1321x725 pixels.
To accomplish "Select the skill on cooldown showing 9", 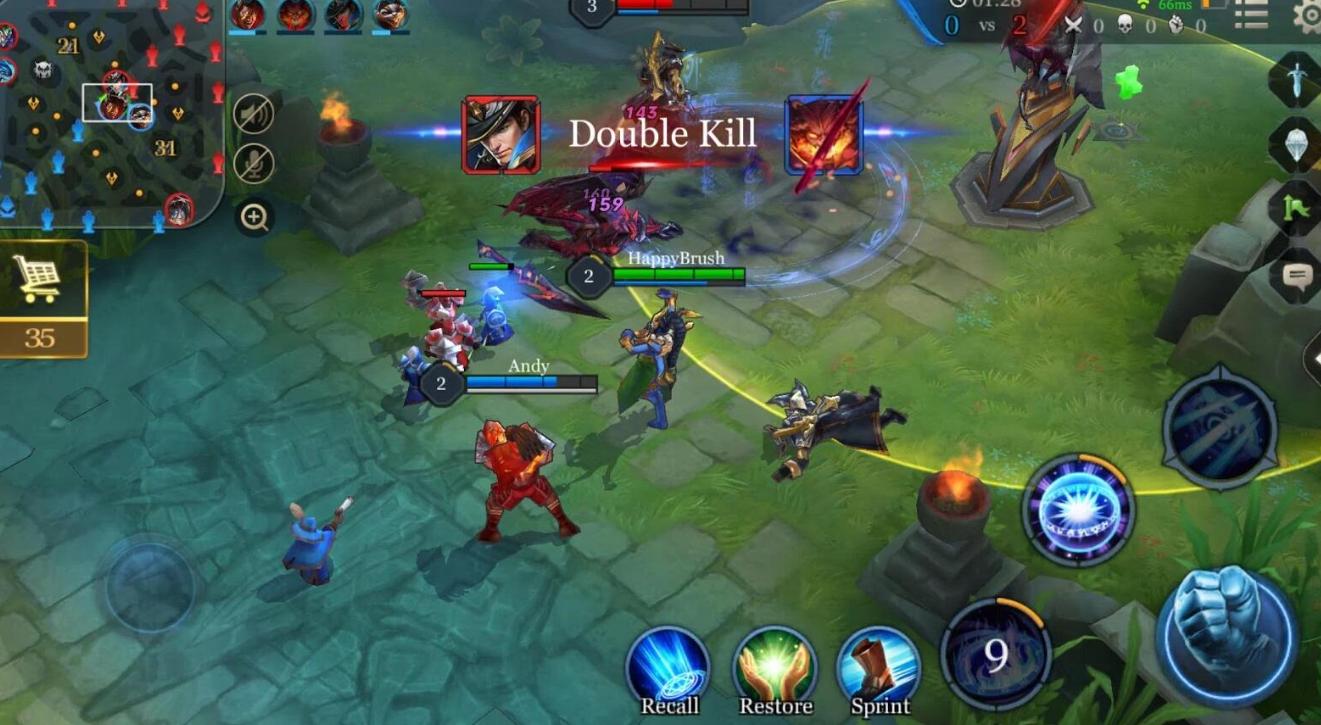I will click(995, 655).
